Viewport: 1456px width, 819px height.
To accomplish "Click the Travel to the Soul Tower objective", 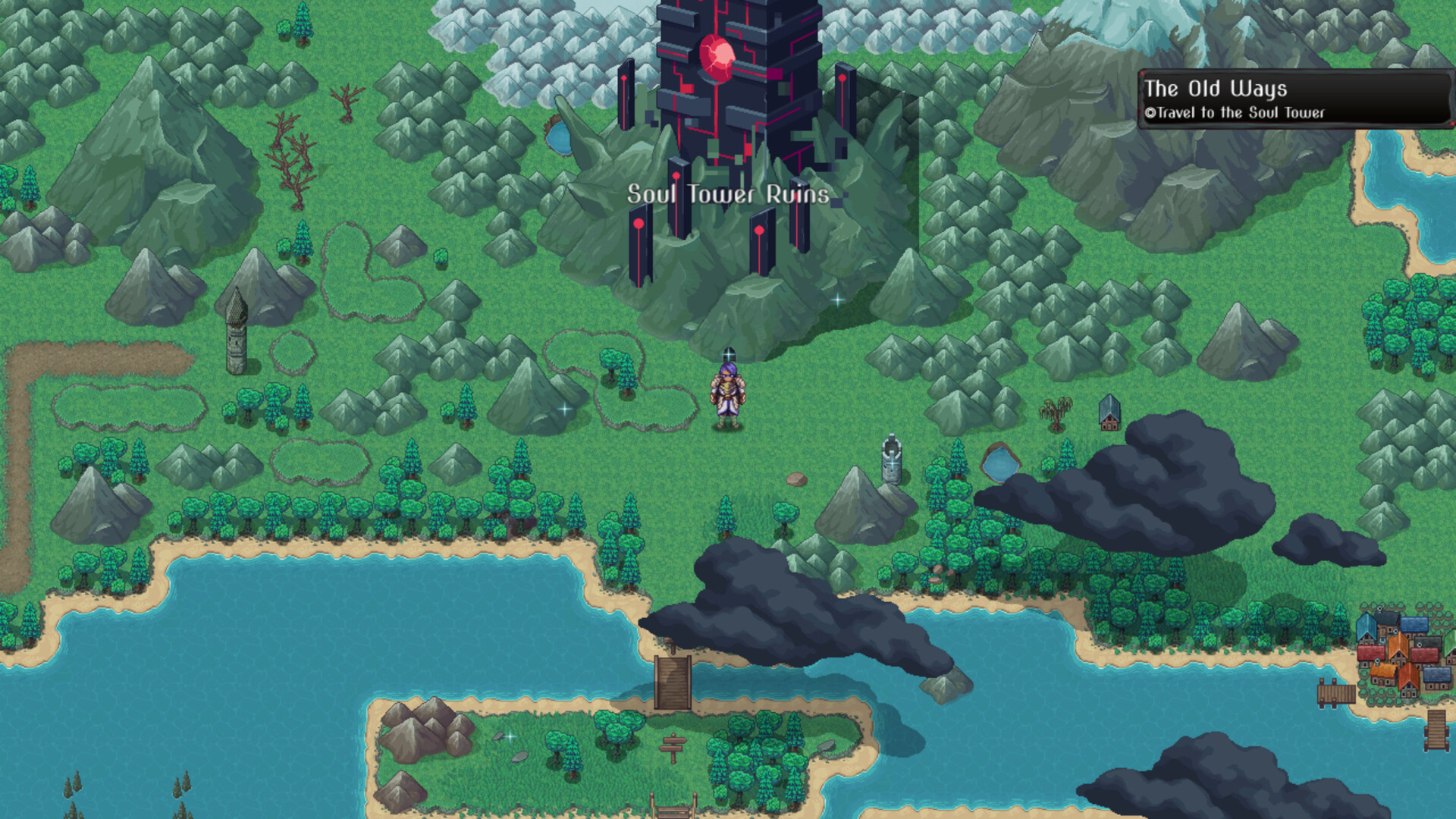I will pyautogui.click(x=1236, y=111).
